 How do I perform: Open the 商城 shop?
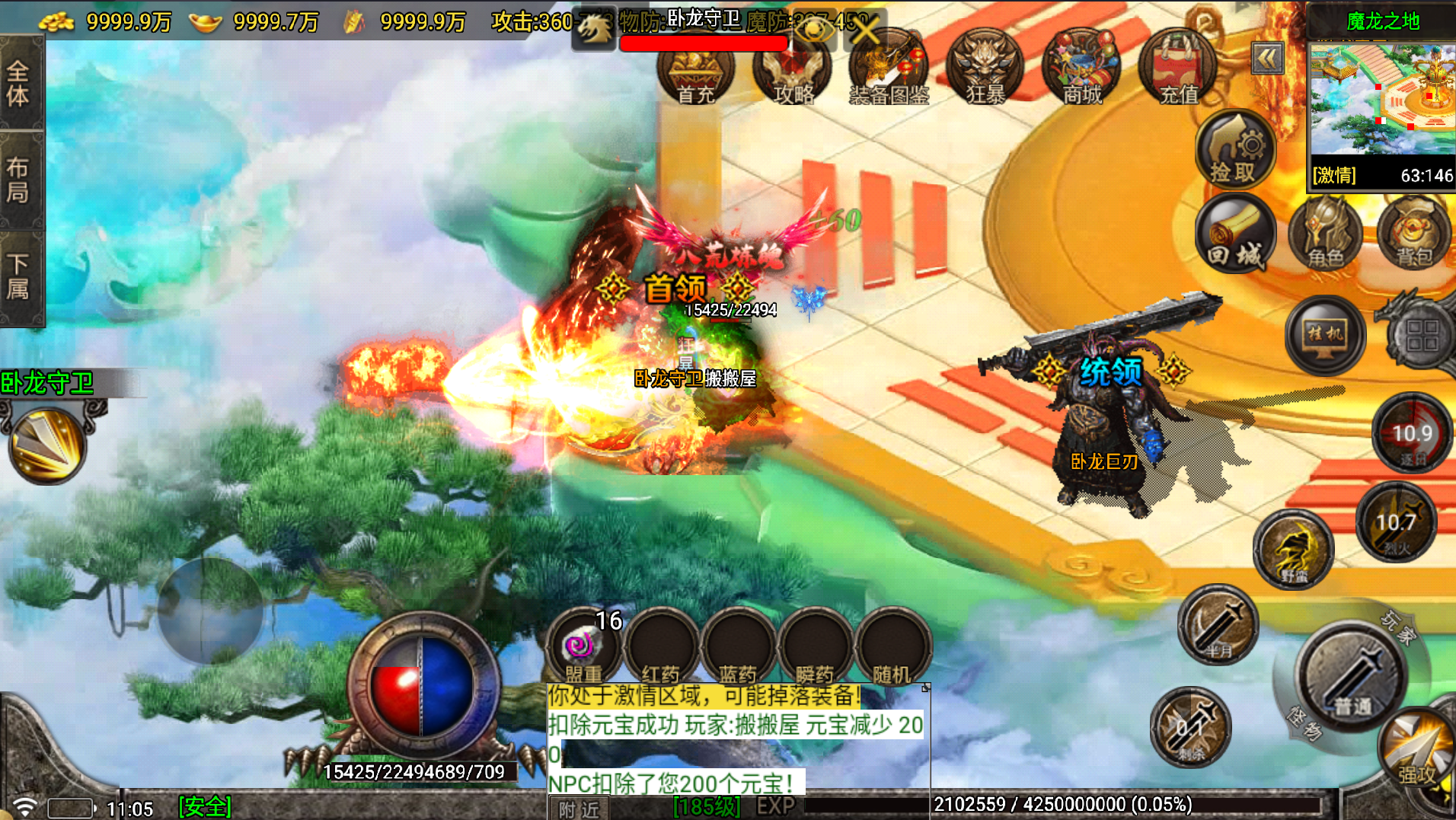[1081, 71]
